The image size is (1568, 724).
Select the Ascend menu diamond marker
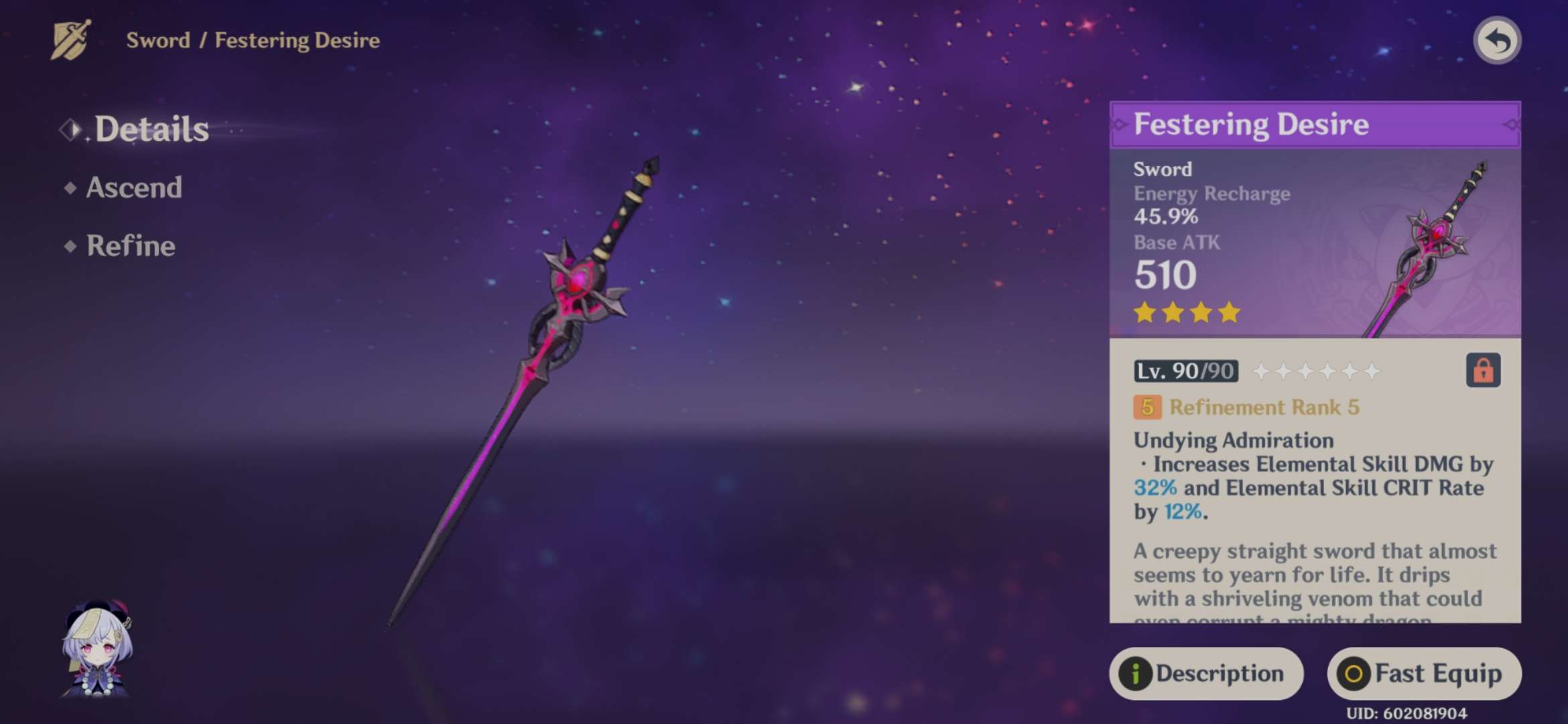tap(70, 188)
